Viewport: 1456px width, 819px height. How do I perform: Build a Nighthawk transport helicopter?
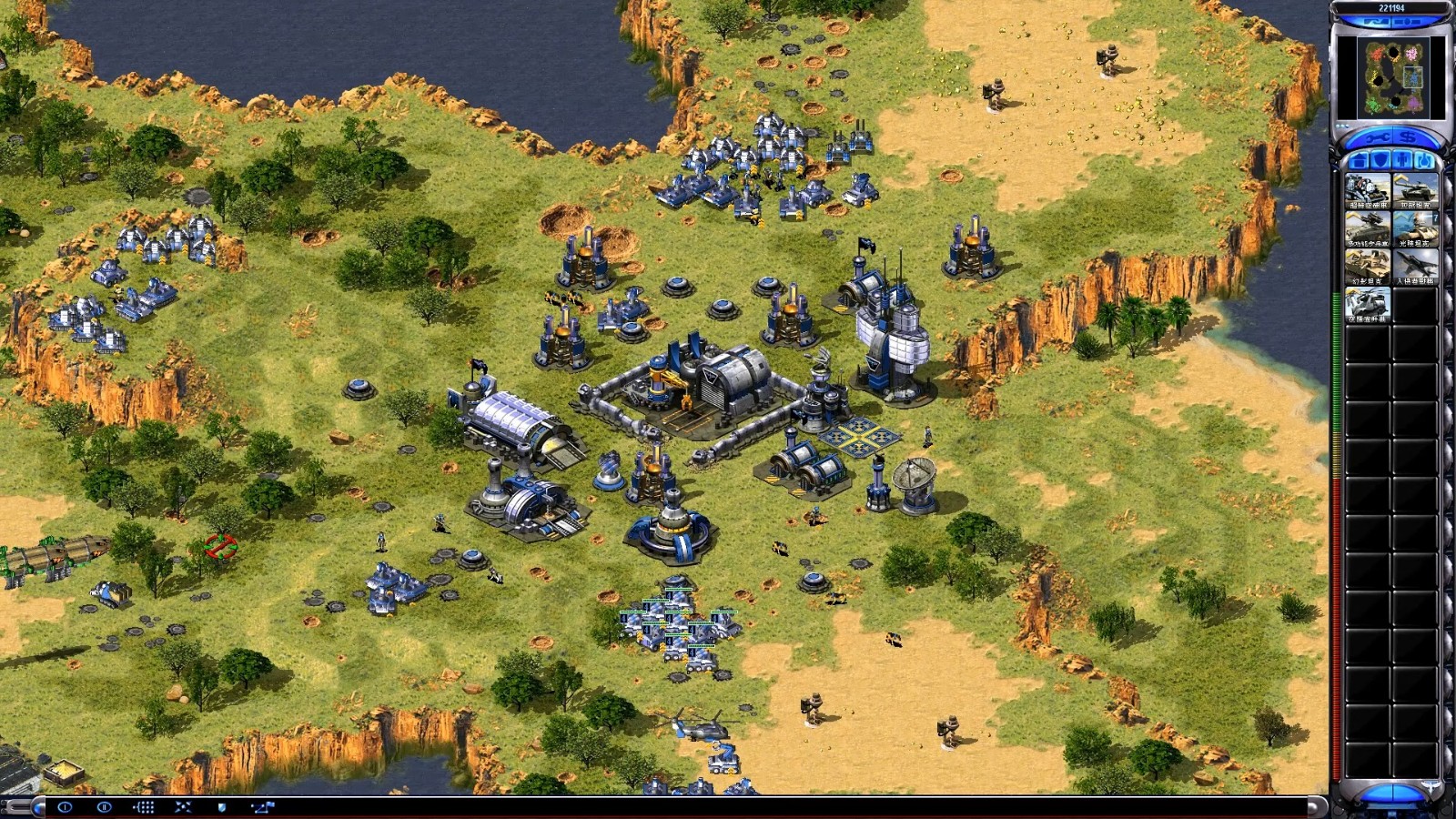tap(1368, 306)
